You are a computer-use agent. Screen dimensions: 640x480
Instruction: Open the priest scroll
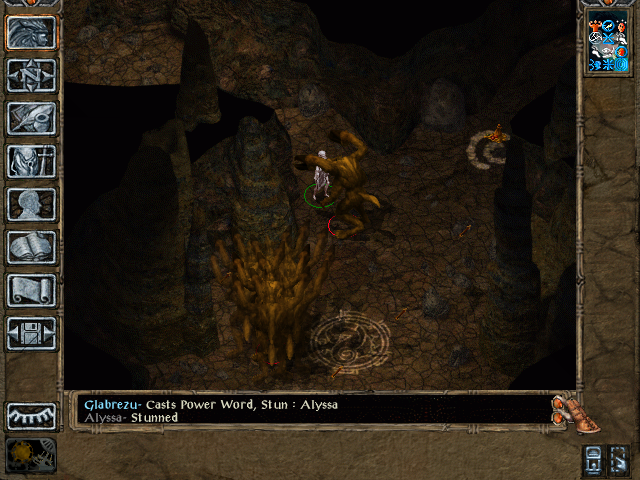[31, 290]
